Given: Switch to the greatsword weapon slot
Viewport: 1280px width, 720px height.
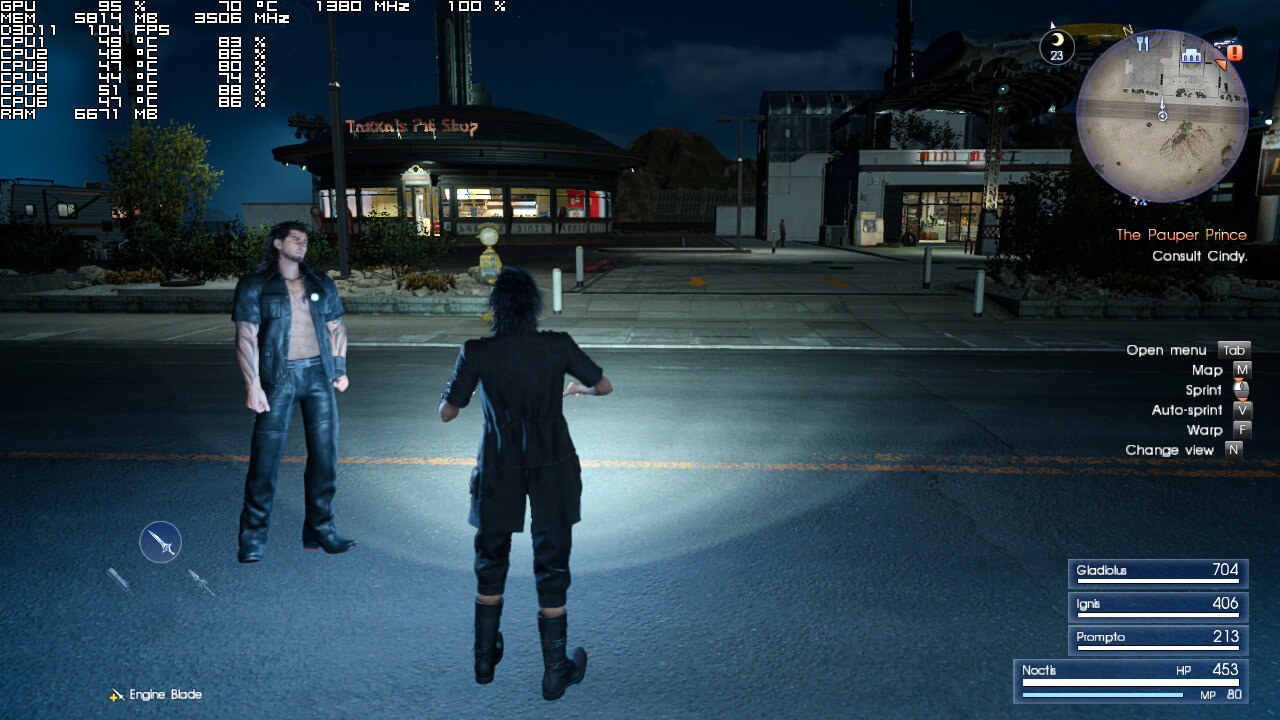Looking at the screenshot, I should (x=119, y=579).
